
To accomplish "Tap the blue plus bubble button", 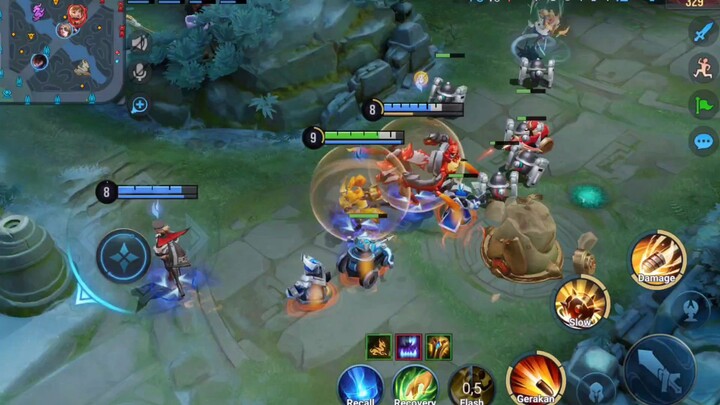I will [x=139, y=105].
